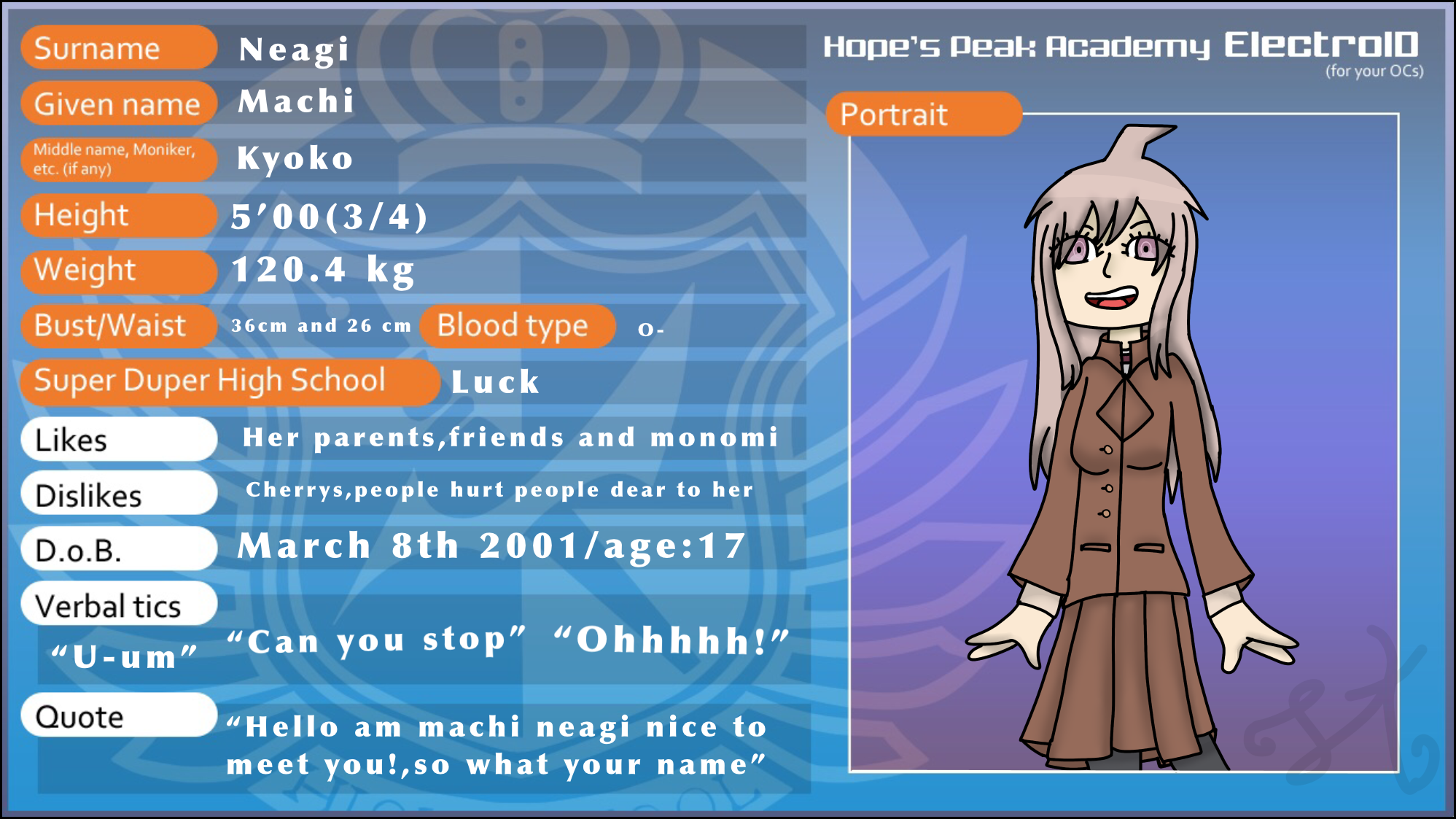Image resolution: width=1456 pixels, height=819 pixels.
Task: Select the Given name label
Action: point(118,104)
